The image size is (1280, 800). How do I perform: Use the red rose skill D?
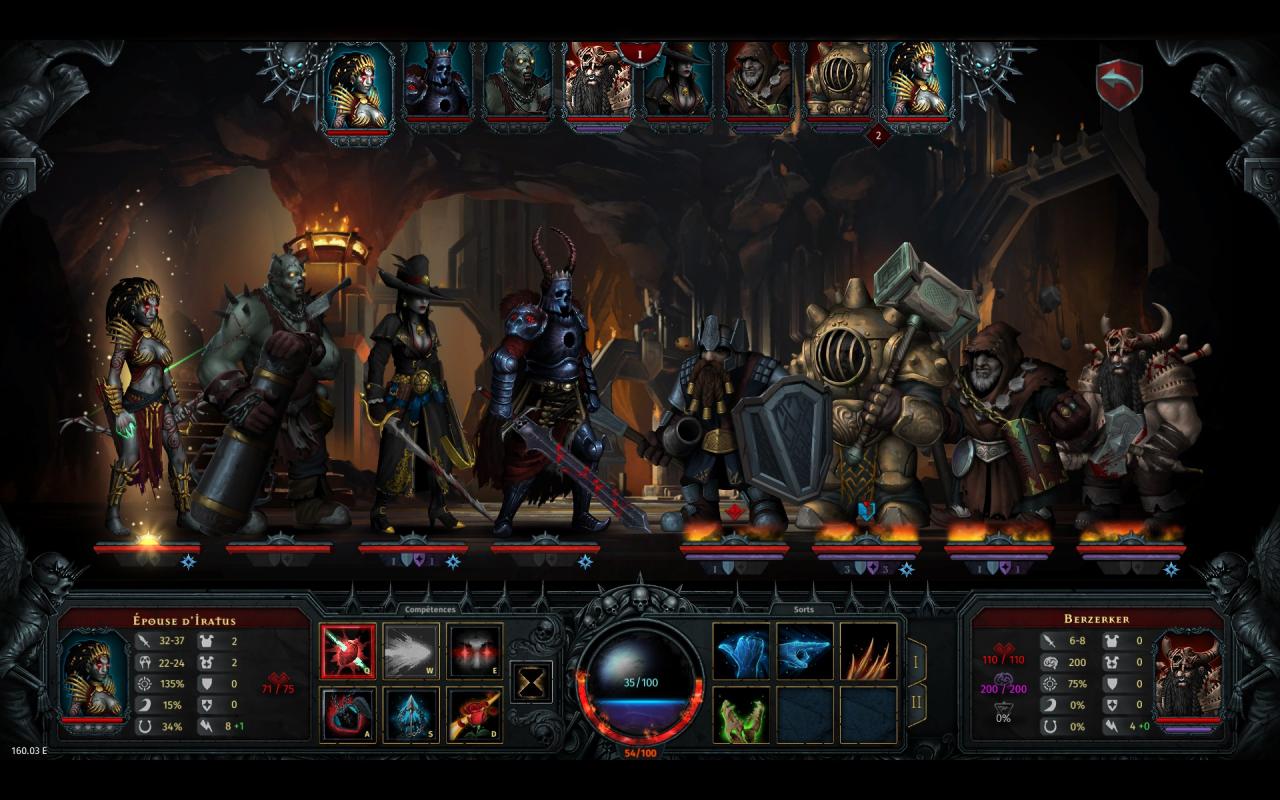(474, 715)
